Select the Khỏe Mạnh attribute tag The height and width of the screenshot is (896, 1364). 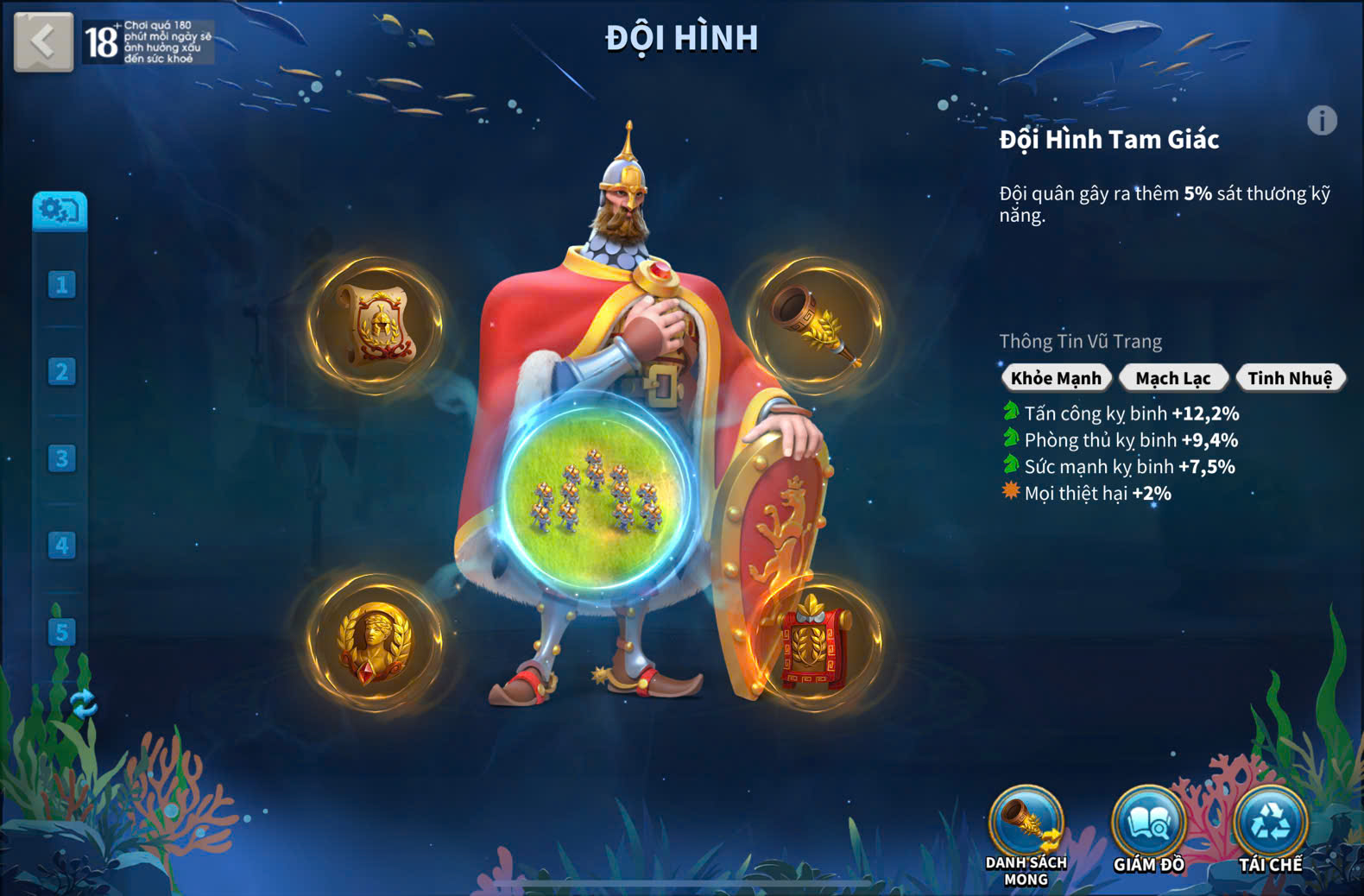(x=1055, y=378)
